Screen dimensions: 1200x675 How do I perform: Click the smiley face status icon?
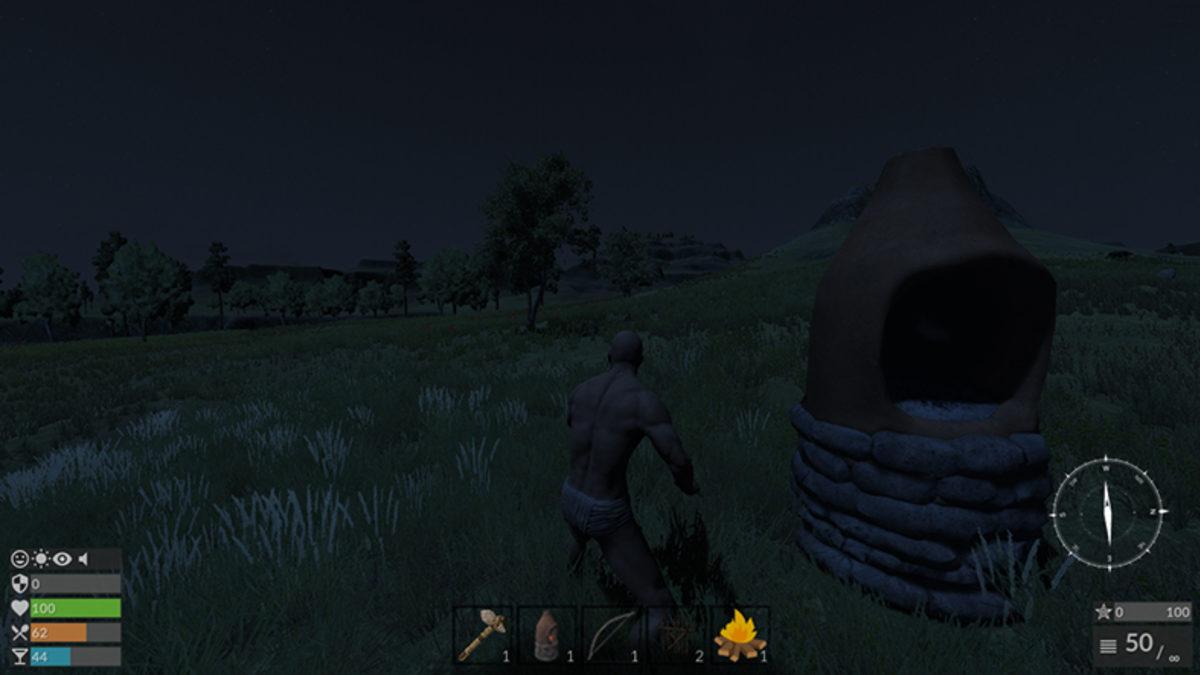(20, 559)
